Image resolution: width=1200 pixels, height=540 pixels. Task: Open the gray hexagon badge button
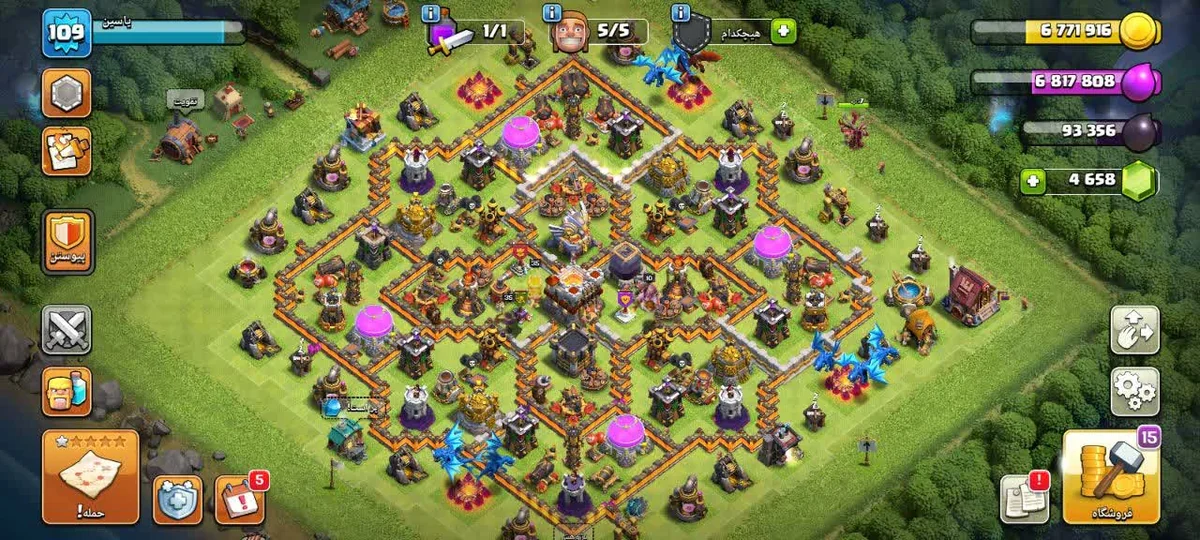point(67,93)
